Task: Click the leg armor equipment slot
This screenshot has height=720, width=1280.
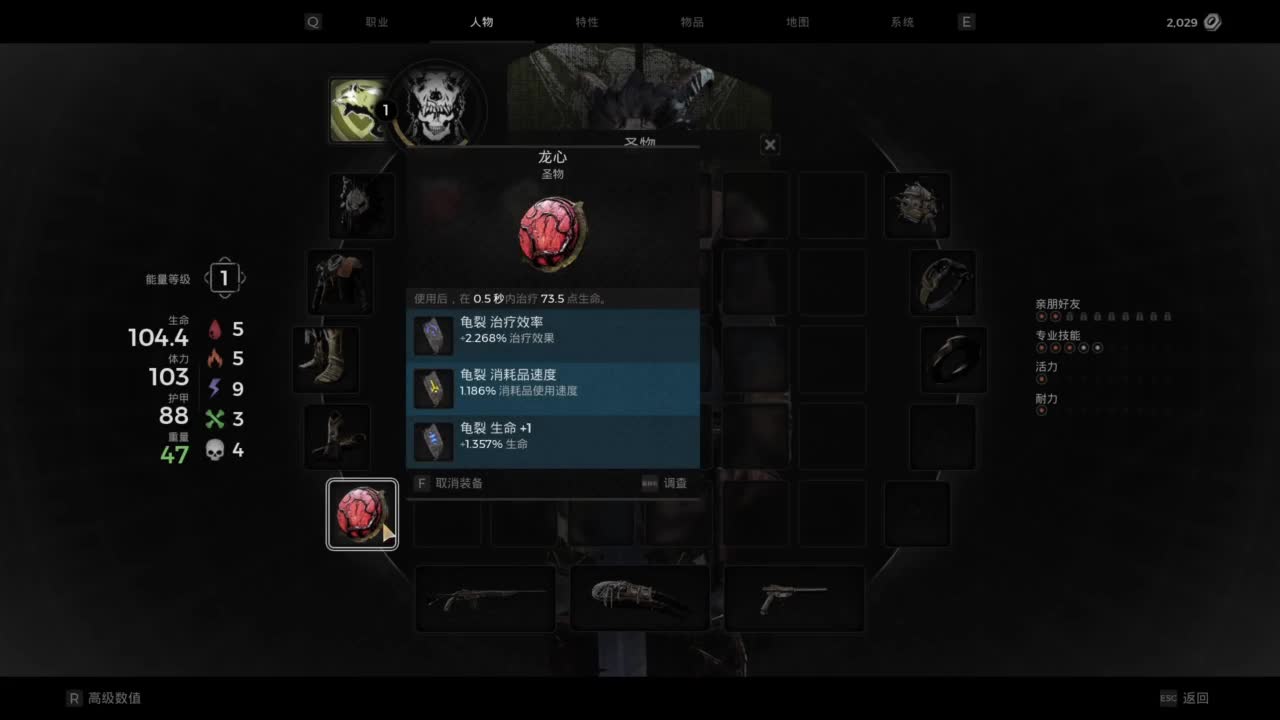Action: coord(338,438)
